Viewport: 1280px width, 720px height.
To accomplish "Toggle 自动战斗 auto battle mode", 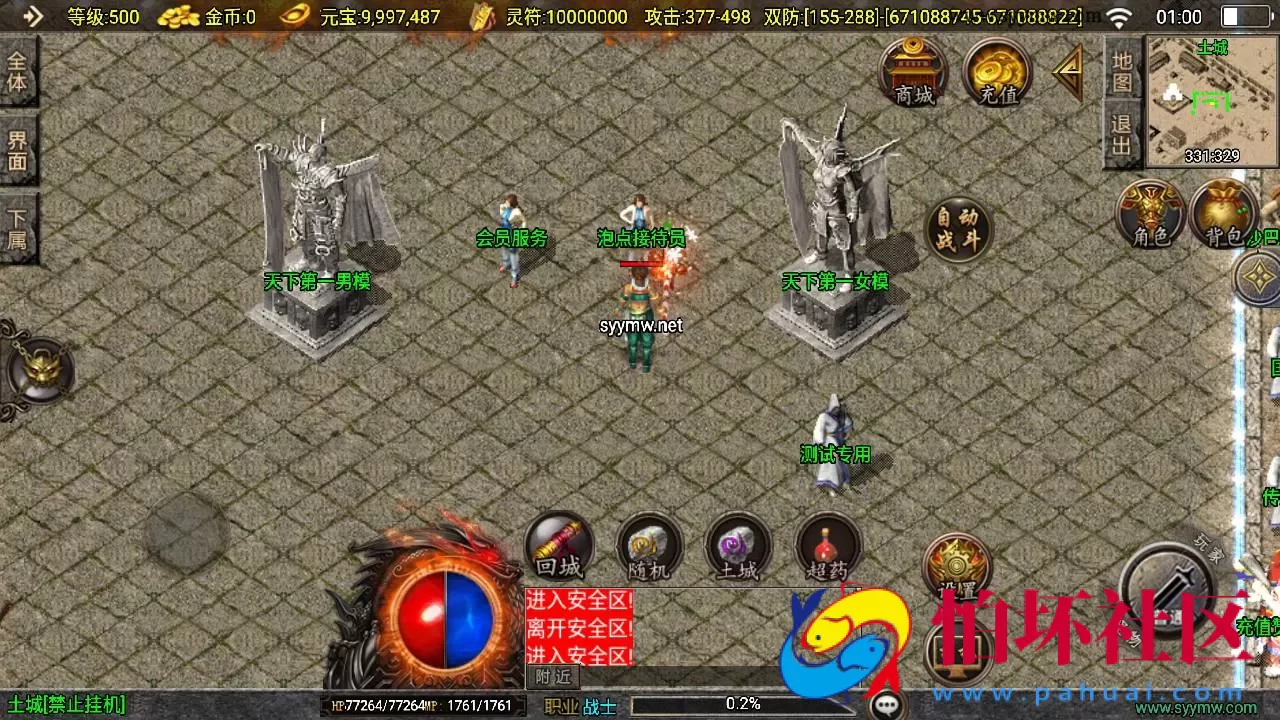I will (958, 228).
